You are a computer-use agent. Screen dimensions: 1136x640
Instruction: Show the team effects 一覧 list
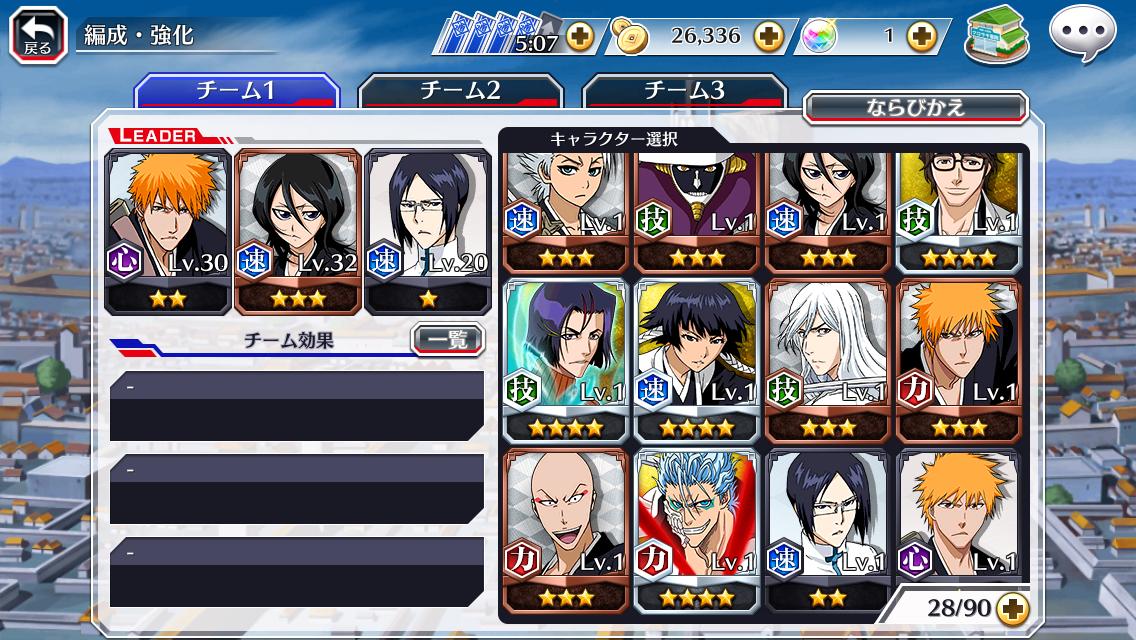click(x=447, y=340)
